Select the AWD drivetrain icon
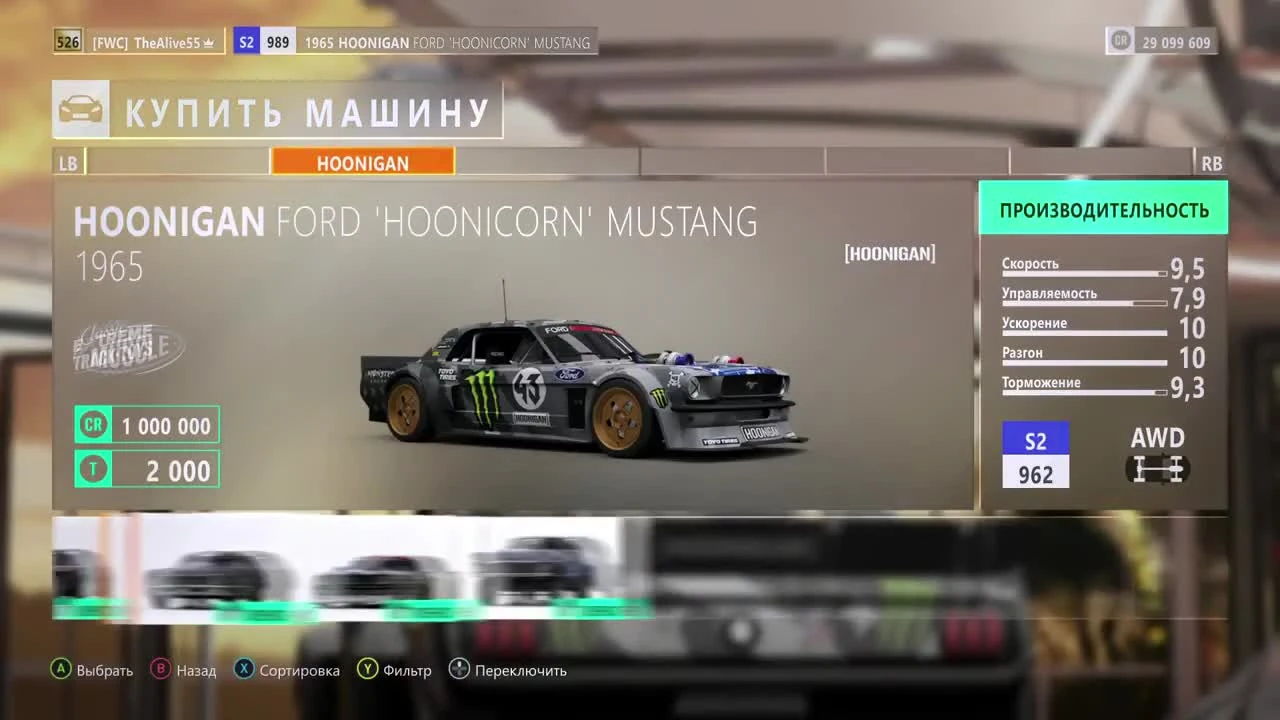 1157,467
